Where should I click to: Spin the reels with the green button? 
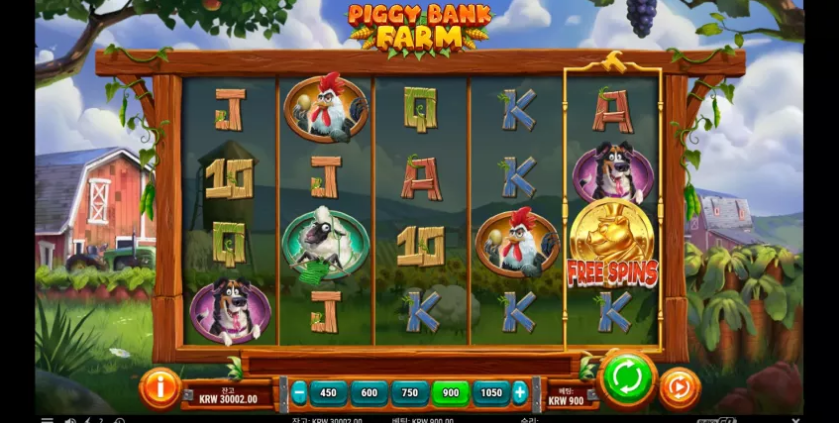coord(627,381)
